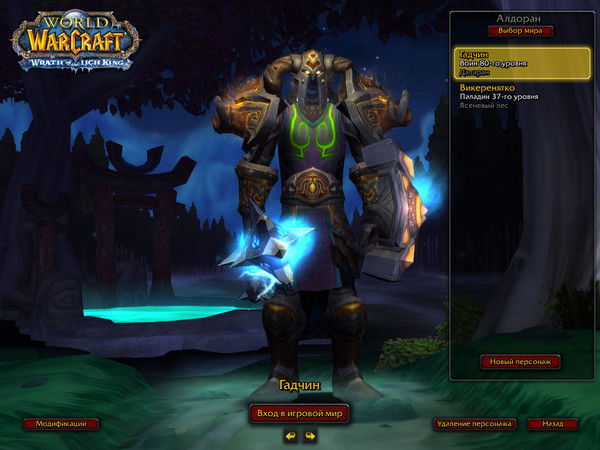Click the Вход в игровой мир button
Image resolution: width=600 pixels, height=450 pixels.
tap(299, 413)
